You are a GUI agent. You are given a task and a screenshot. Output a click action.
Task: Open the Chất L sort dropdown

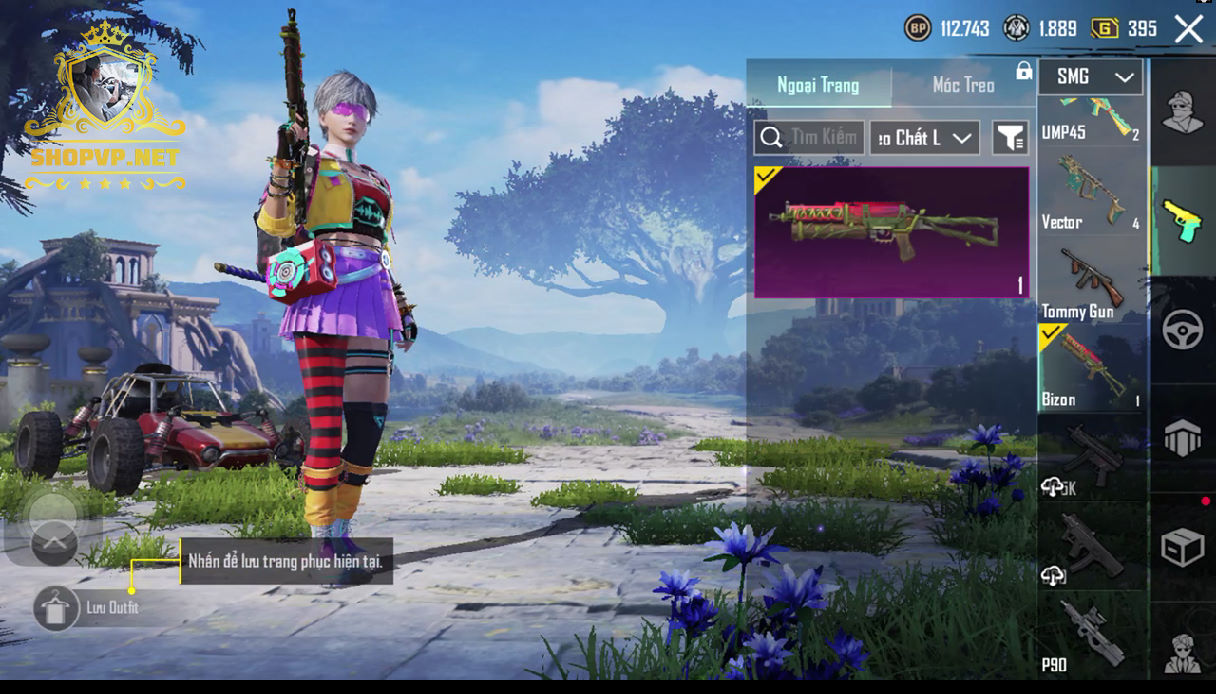(x=924, y=138)
